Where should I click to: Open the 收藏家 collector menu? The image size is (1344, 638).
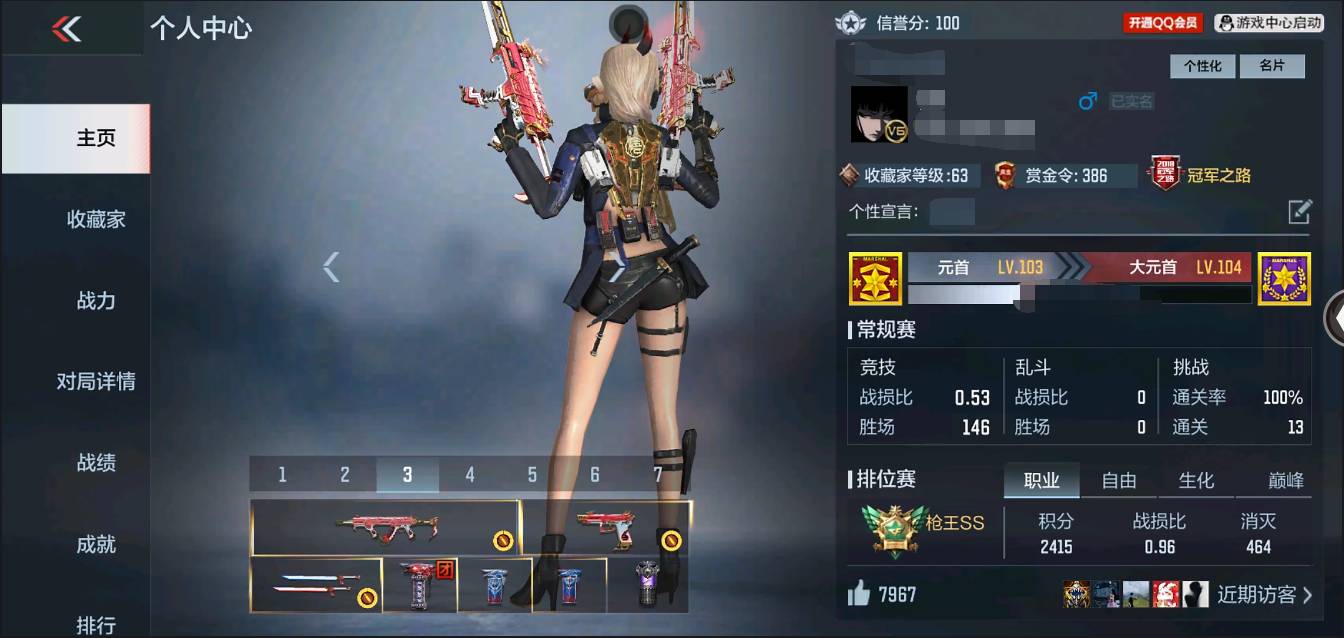pos(96,219)
